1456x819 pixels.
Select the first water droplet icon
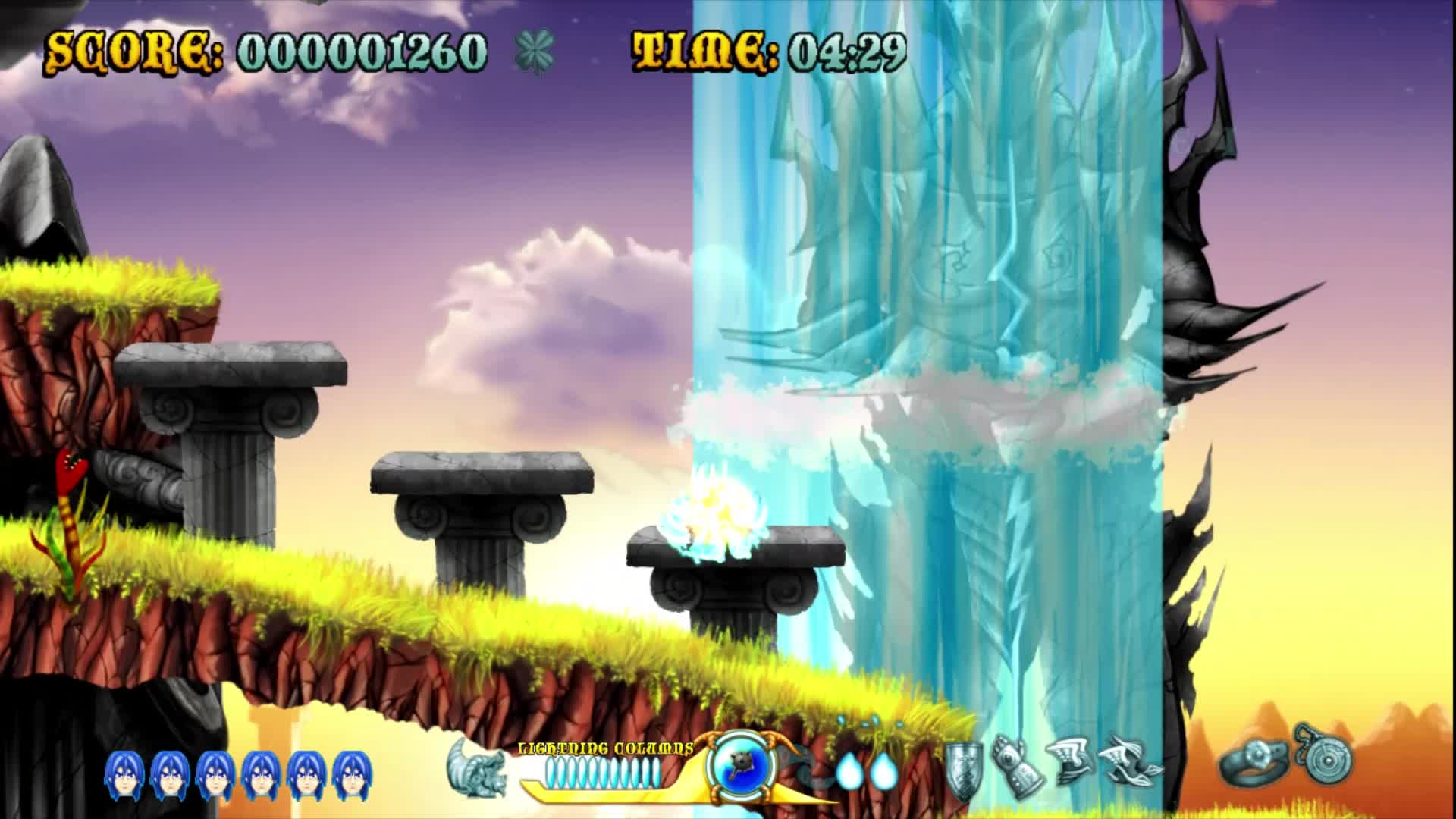tap(849, 768)
